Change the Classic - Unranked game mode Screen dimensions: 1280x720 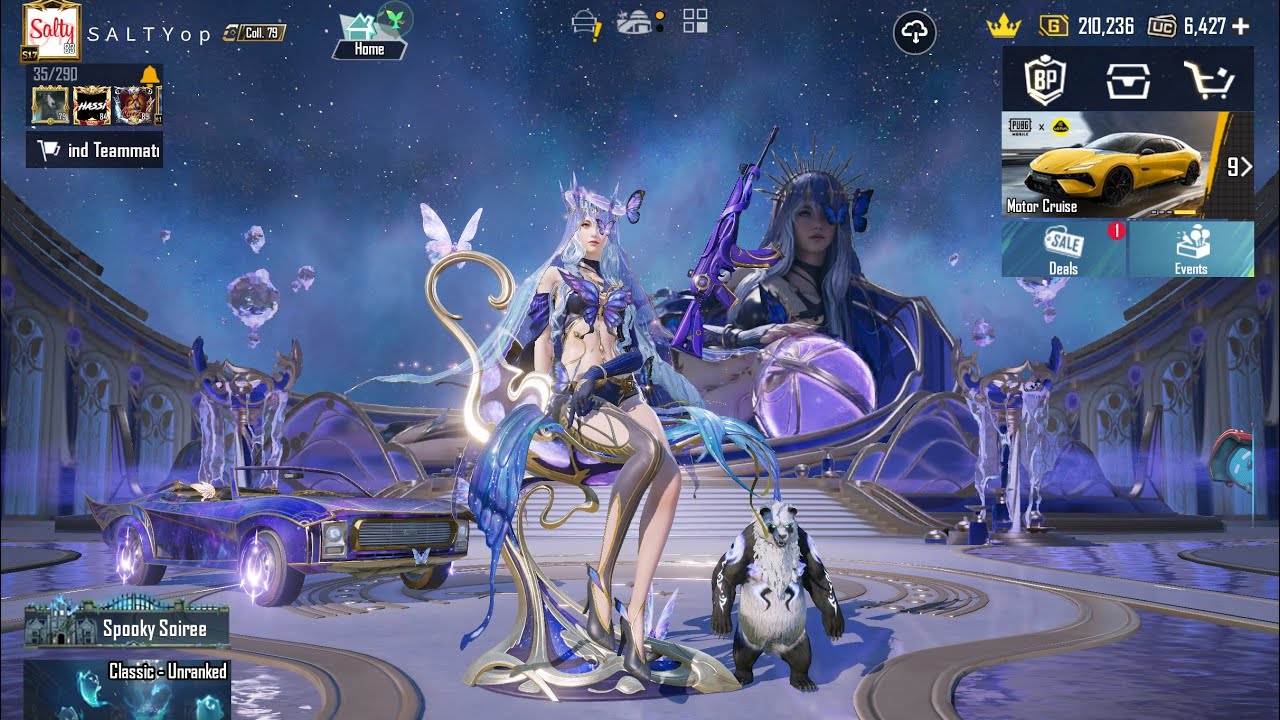[x=127, y=688]
